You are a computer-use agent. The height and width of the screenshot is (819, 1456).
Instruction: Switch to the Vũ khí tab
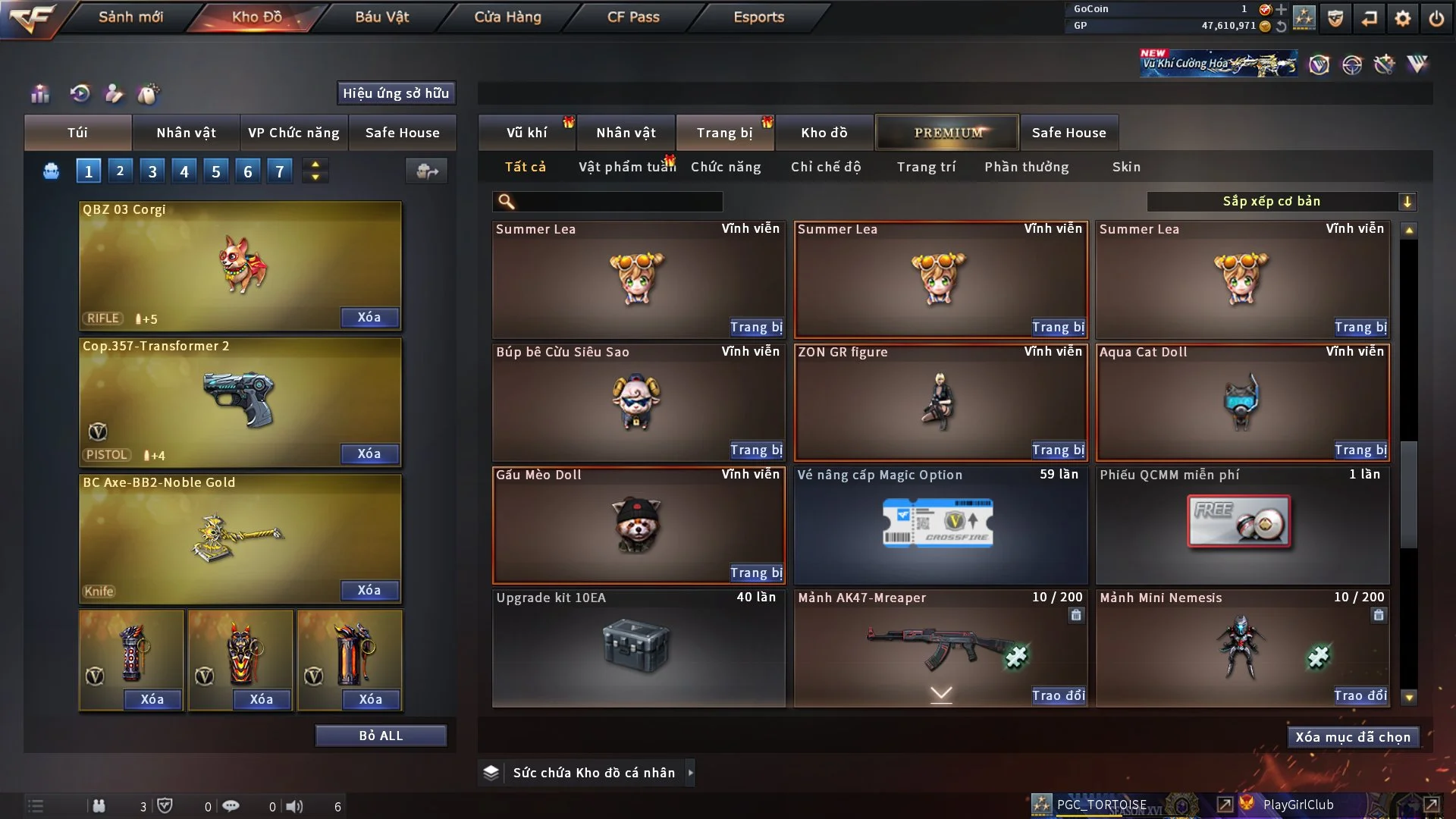(x=526, y=133)
